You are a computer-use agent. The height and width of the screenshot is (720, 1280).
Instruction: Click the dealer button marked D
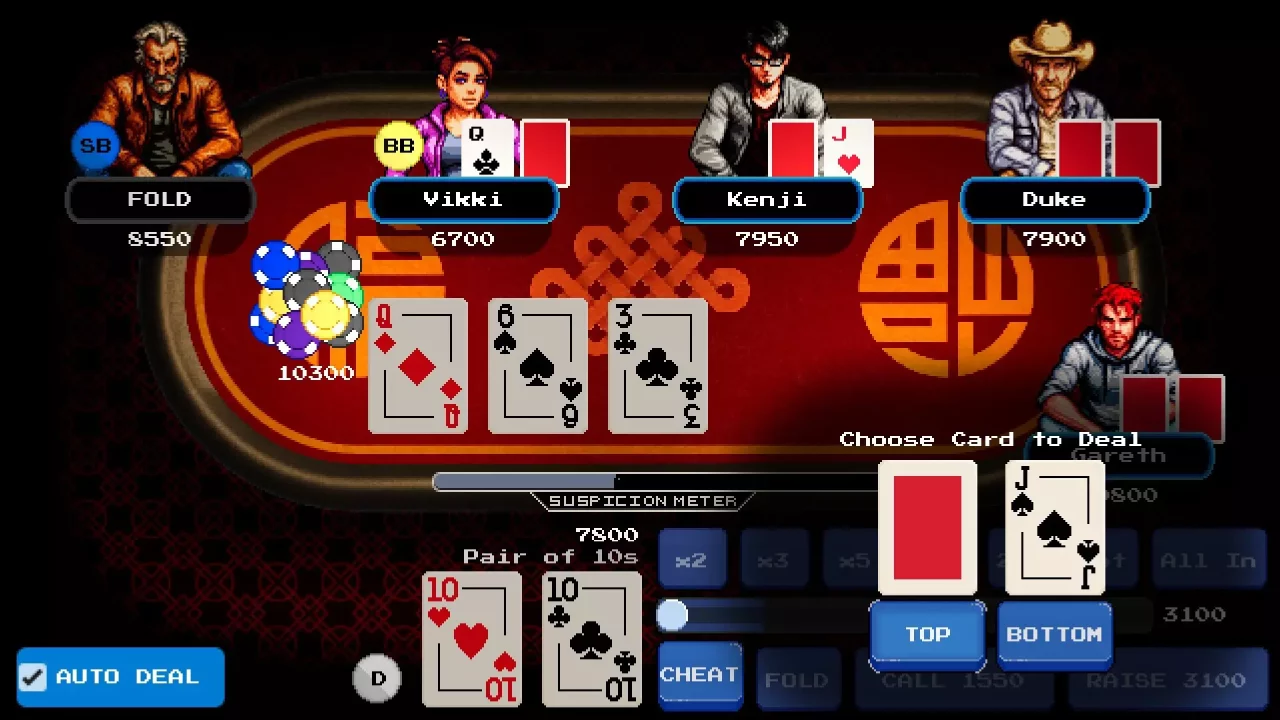point(378,677)
